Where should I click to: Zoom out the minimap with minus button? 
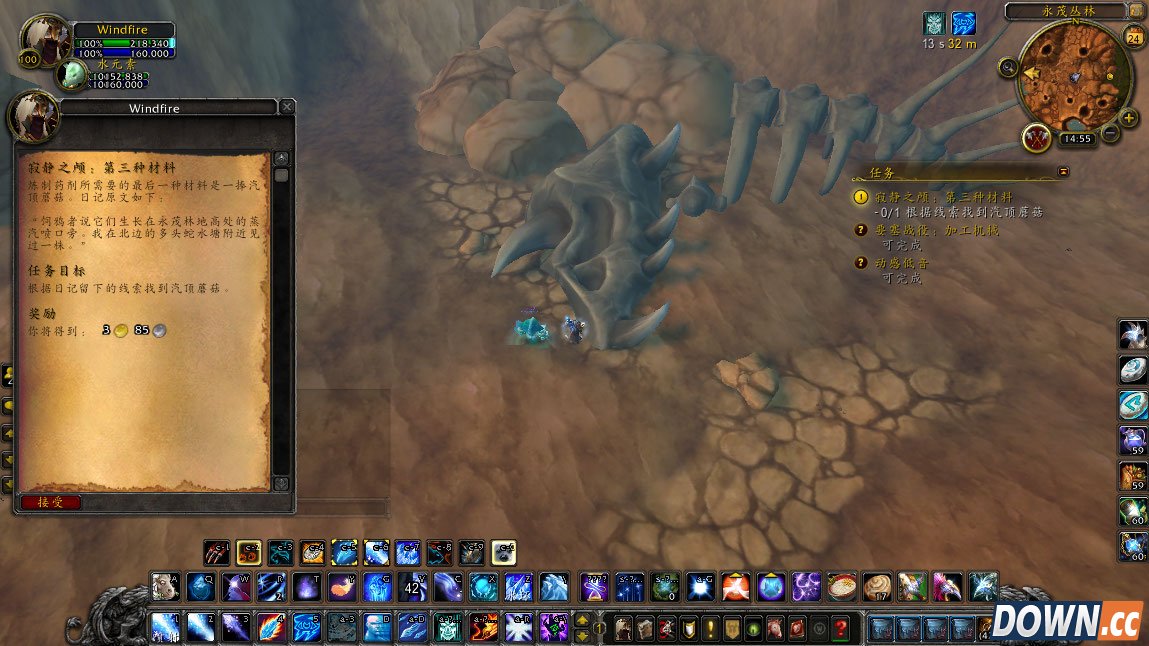click(x=1110, y=133)
